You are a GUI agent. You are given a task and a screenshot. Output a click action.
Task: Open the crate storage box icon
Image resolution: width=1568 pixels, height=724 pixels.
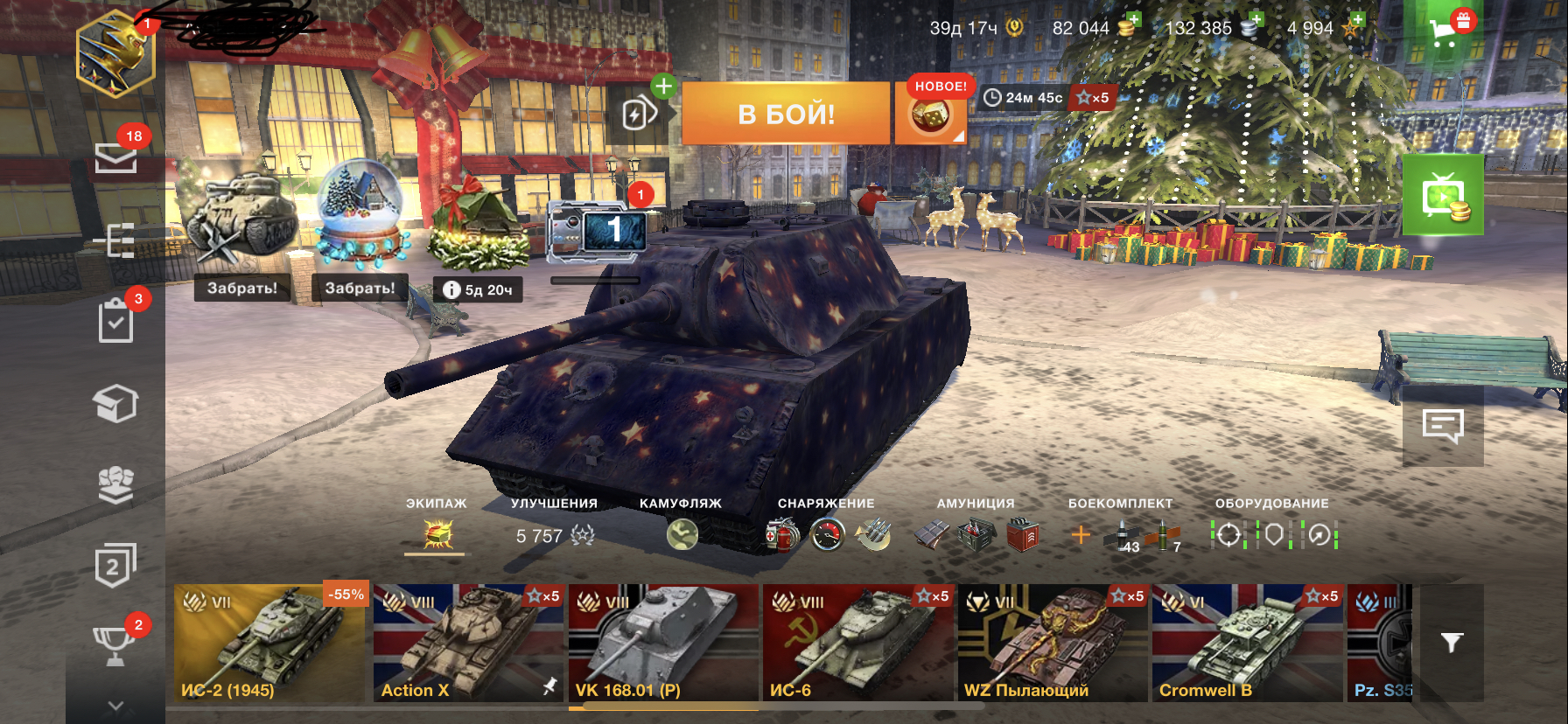115,403
